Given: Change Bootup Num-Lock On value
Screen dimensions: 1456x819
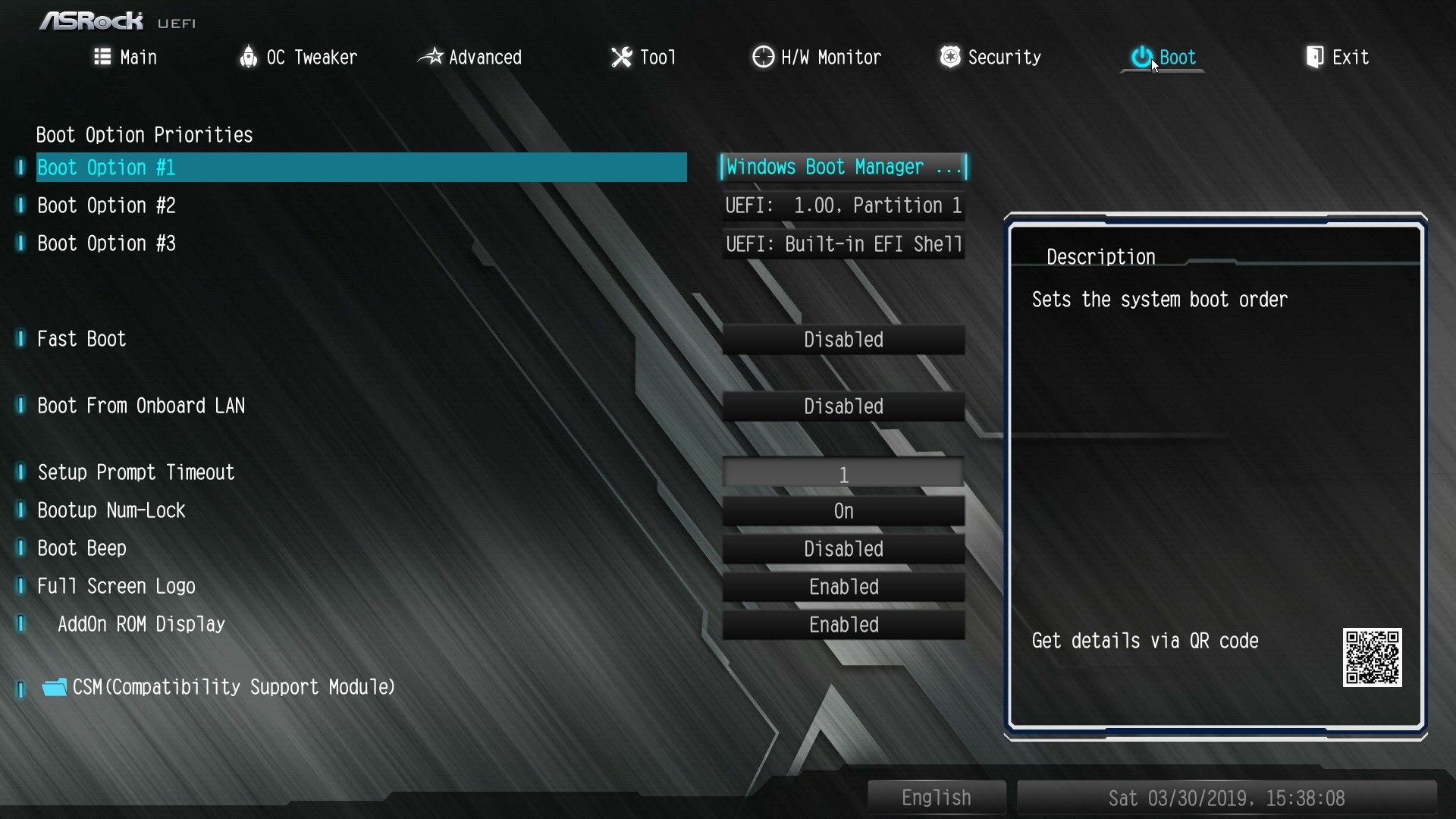Looking at the screenshot, I should click(x=843, y=510).
